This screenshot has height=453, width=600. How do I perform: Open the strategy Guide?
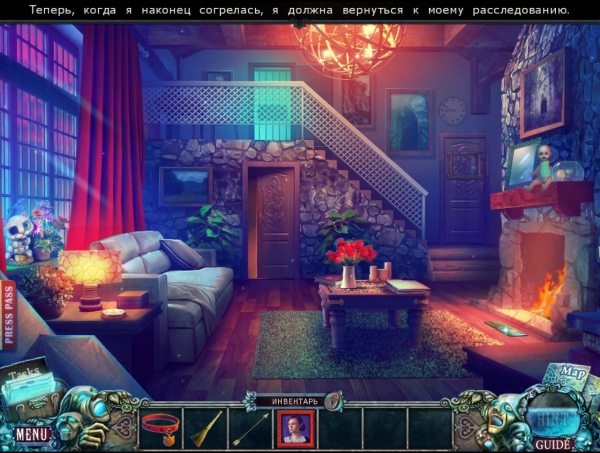click(x=551, y=442)
